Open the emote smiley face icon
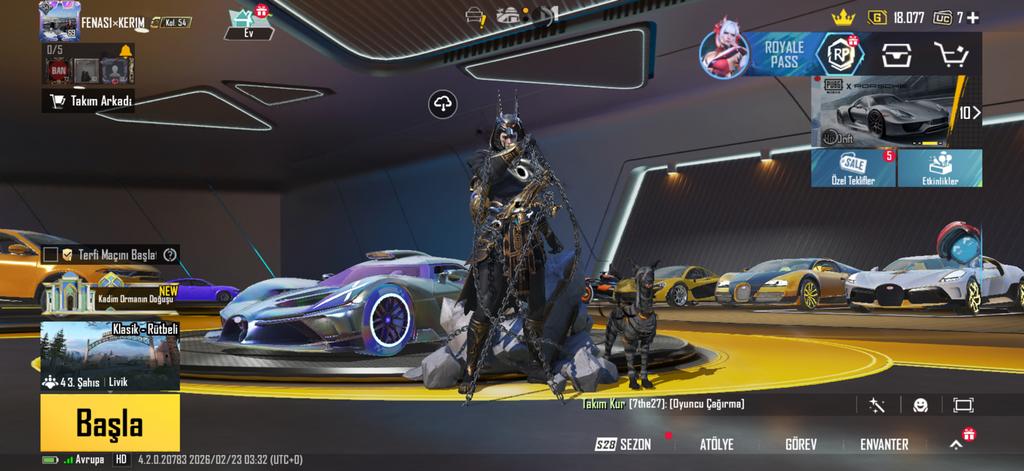 920,405
